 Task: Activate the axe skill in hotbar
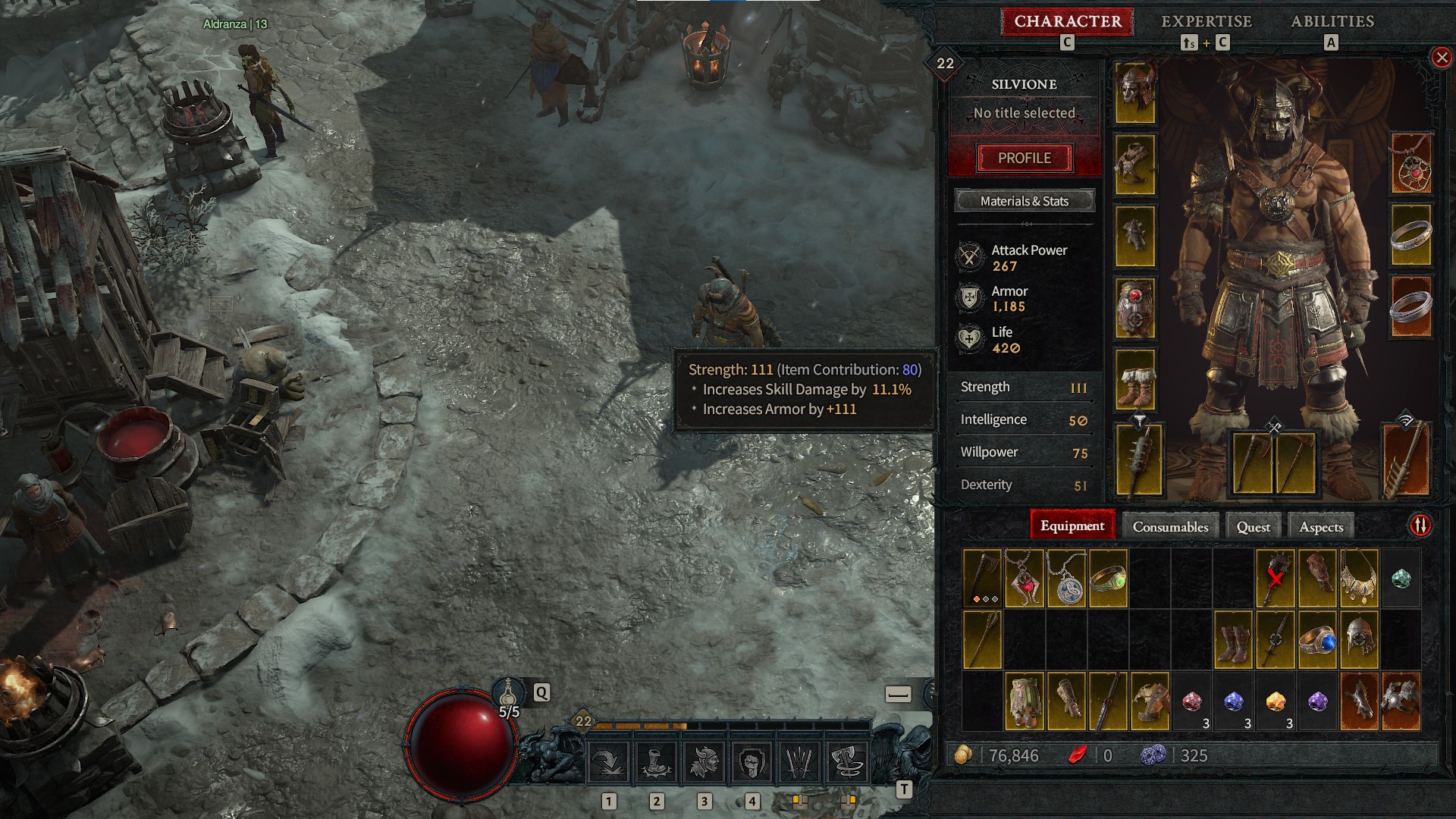tap(846, 761)
